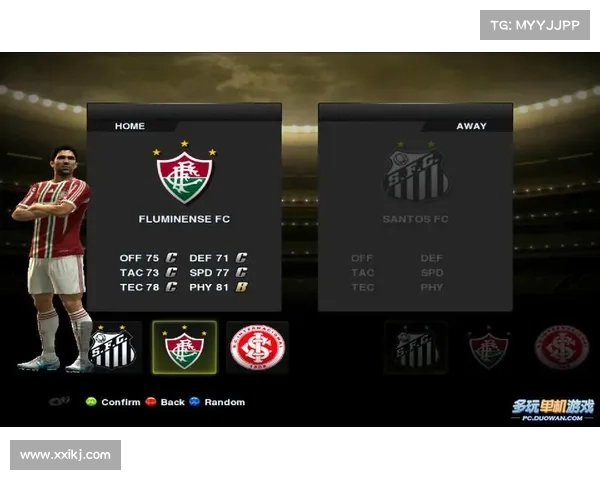Choose the dimmed Fluminense badge under the Away panel
Image resolution: width=600 pixels, height=480 pixels.
(489, 348)
